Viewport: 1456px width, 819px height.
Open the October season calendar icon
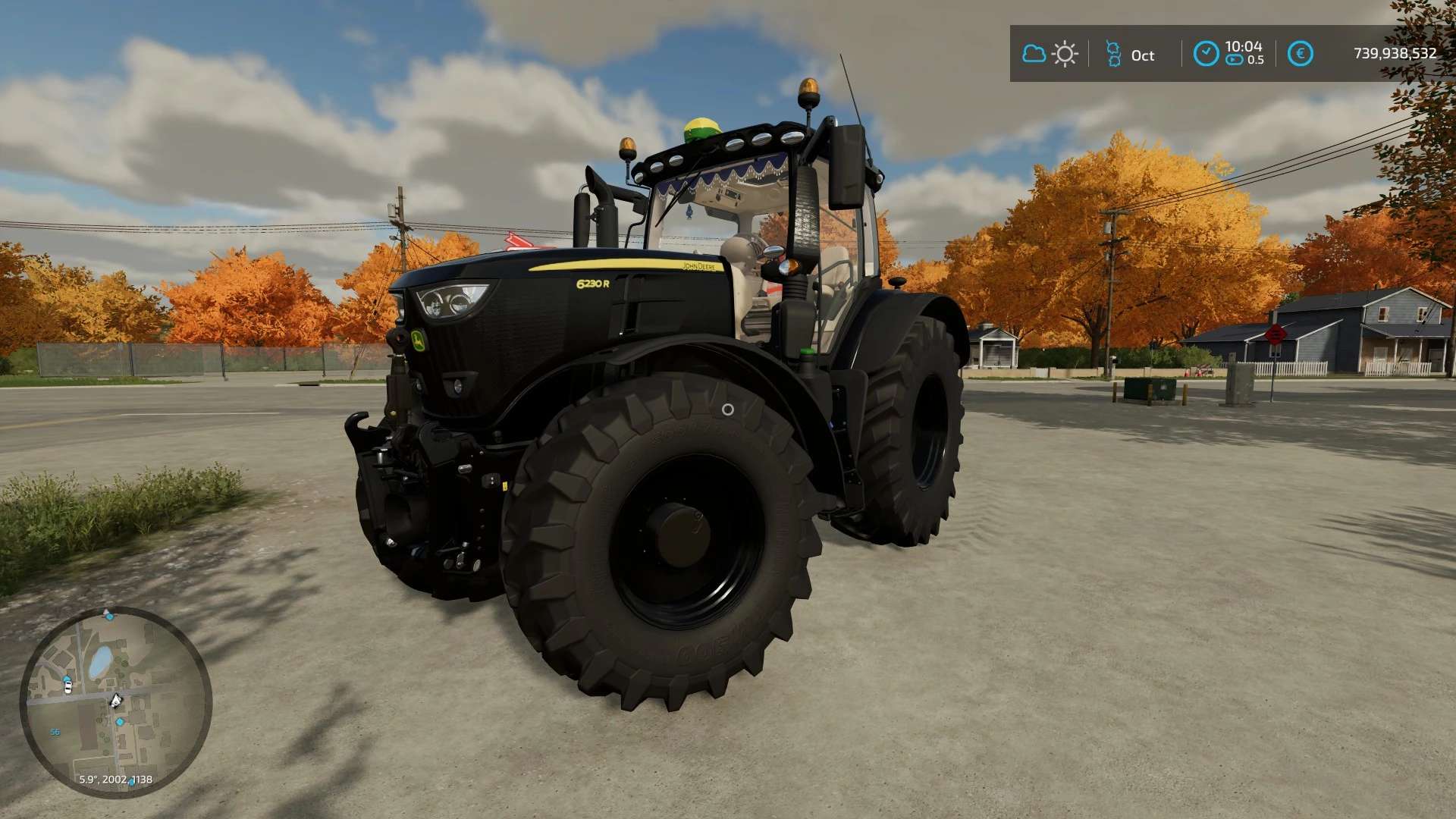pos(1112,54)
